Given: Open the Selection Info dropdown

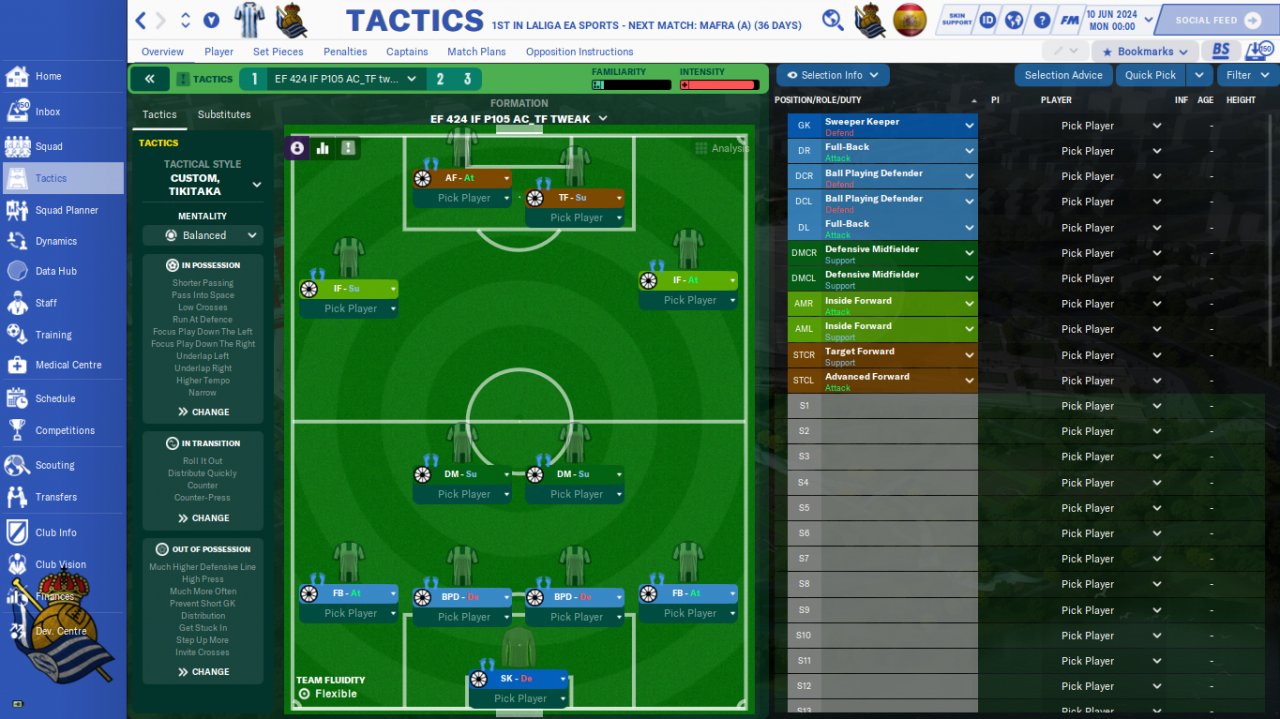Looking at the screenshot, I should 832,75.
